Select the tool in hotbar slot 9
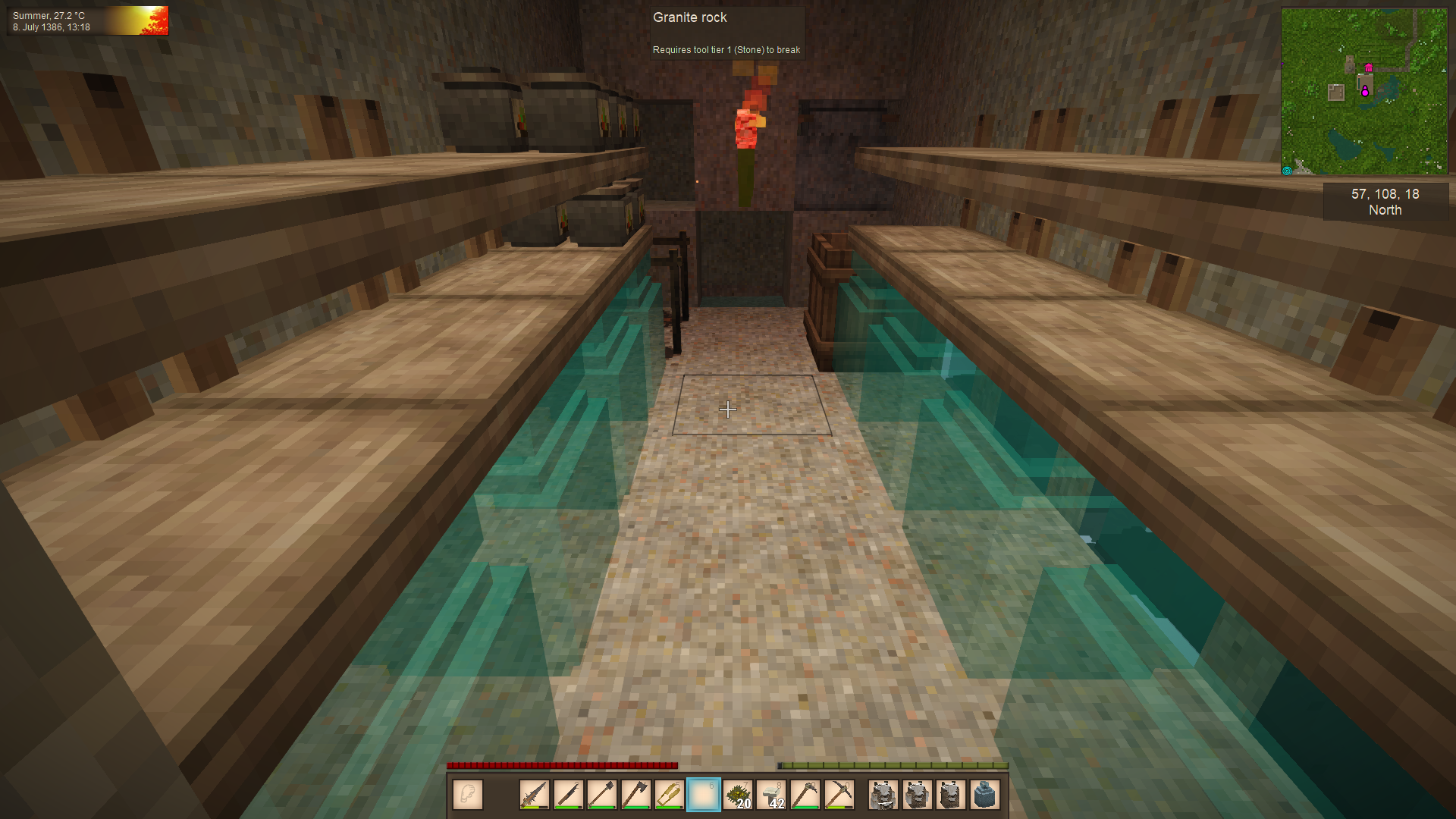 pyautogui.click(x=805, y=795)
